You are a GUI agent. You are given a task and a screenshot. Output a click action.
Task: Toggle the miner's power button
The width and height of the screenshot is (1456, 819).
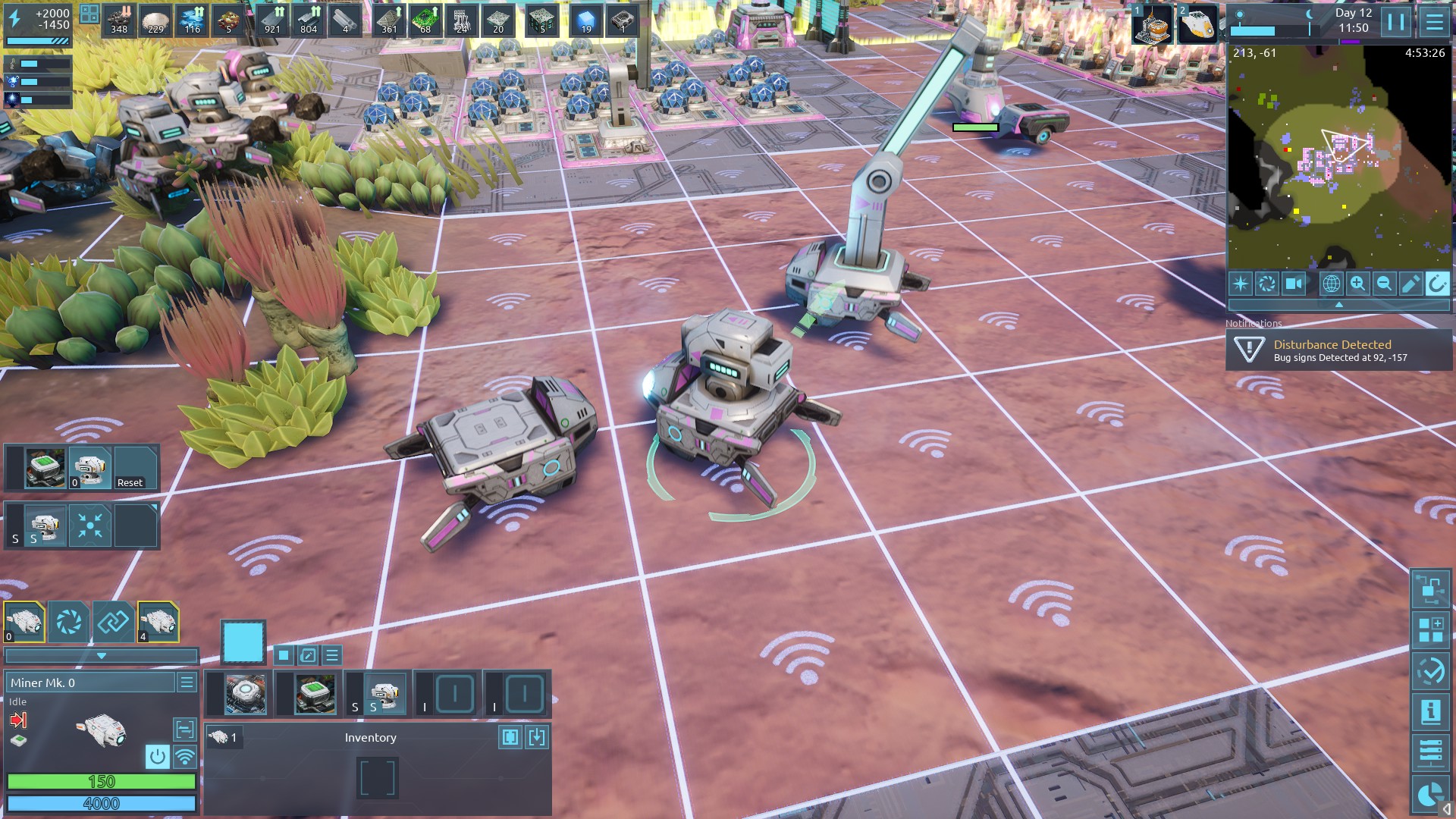(157, 756)
